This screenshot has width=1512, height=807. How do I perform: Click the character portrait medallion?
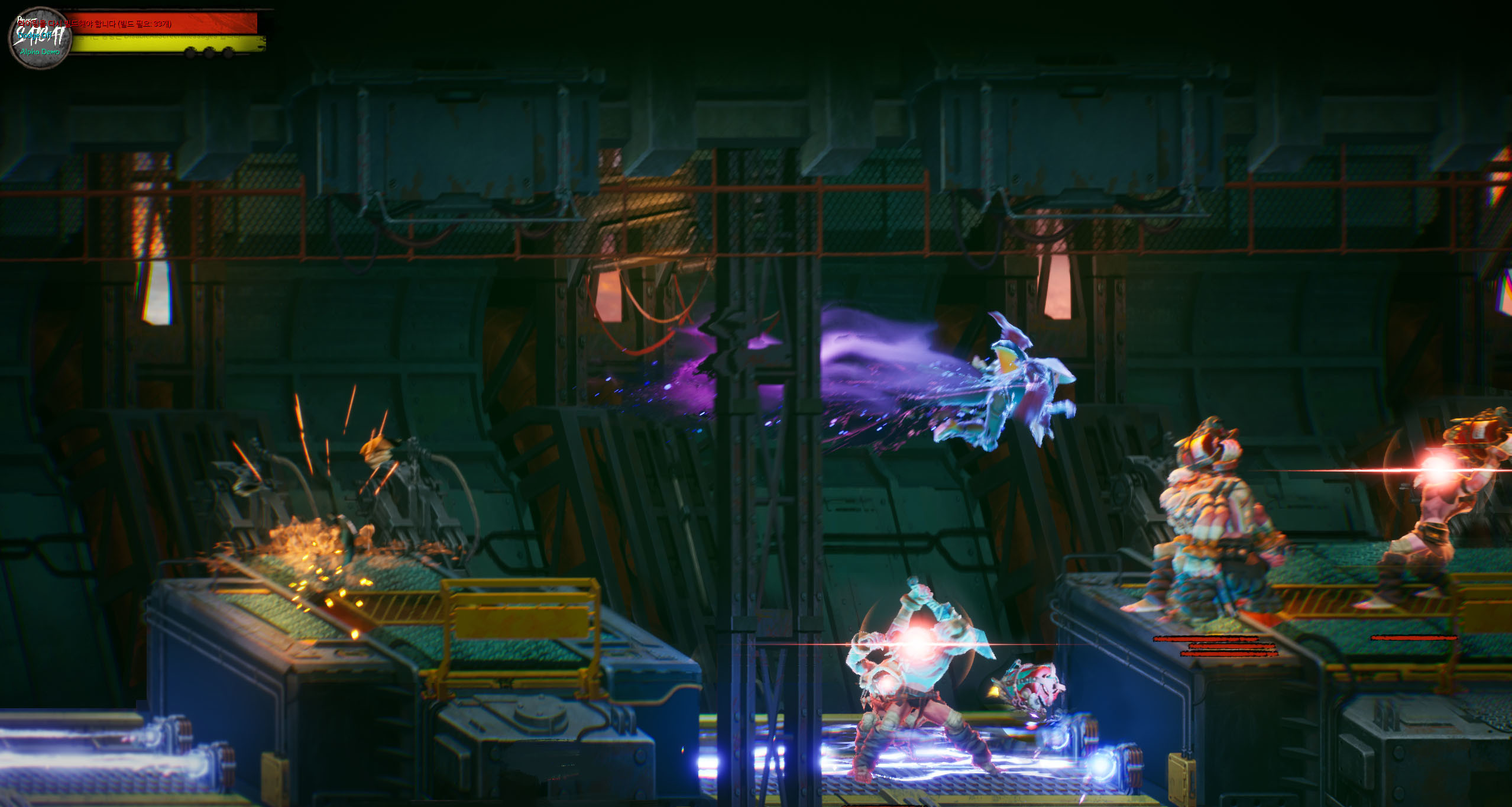[x=40, y=37]
